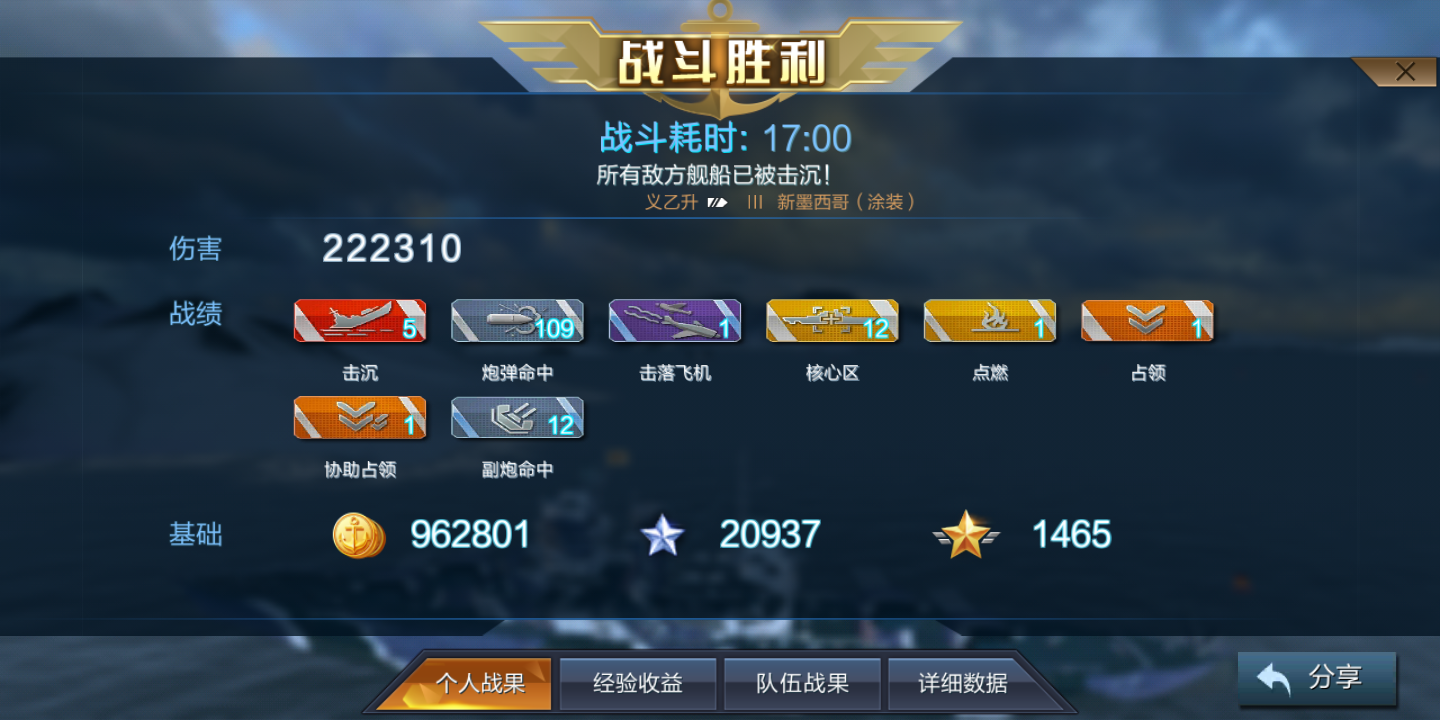
Task: Click the 副炮命中 secondary battery hits icon
Action: pyautogui.click(x=517, y=417)
